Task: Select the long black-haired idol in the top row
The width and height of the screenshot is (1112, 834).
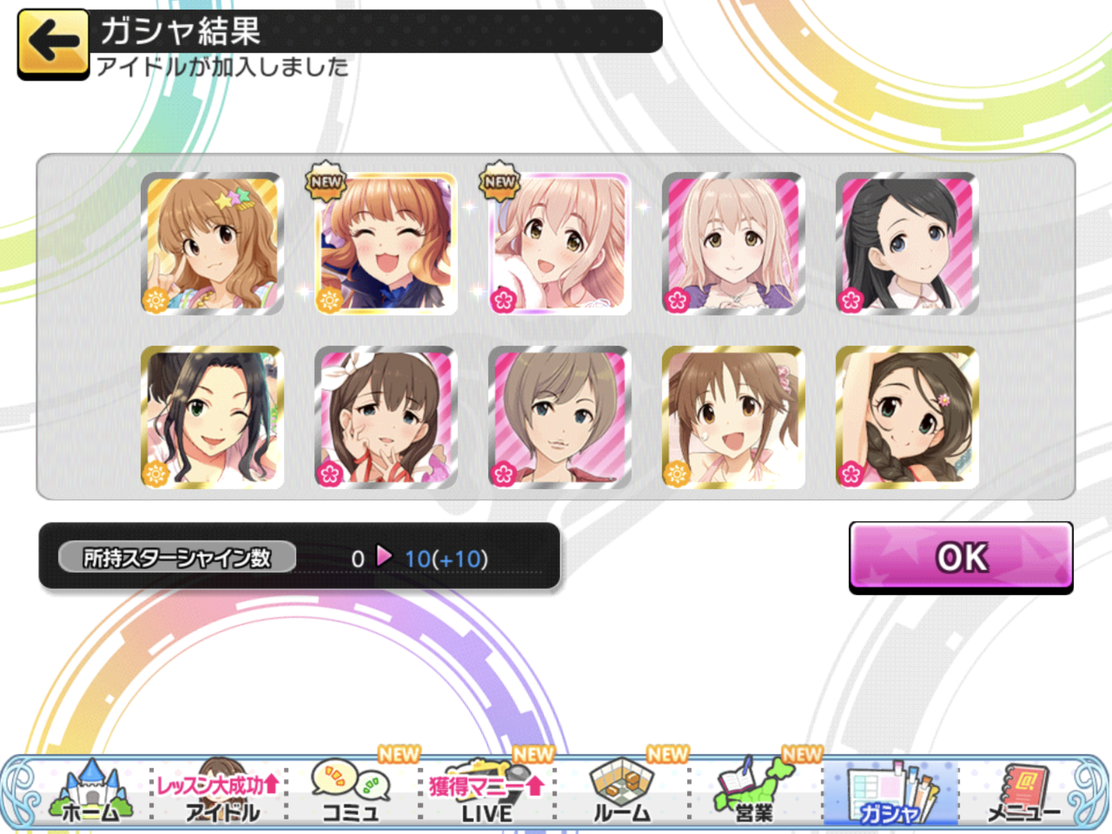Action: (907, 244)
